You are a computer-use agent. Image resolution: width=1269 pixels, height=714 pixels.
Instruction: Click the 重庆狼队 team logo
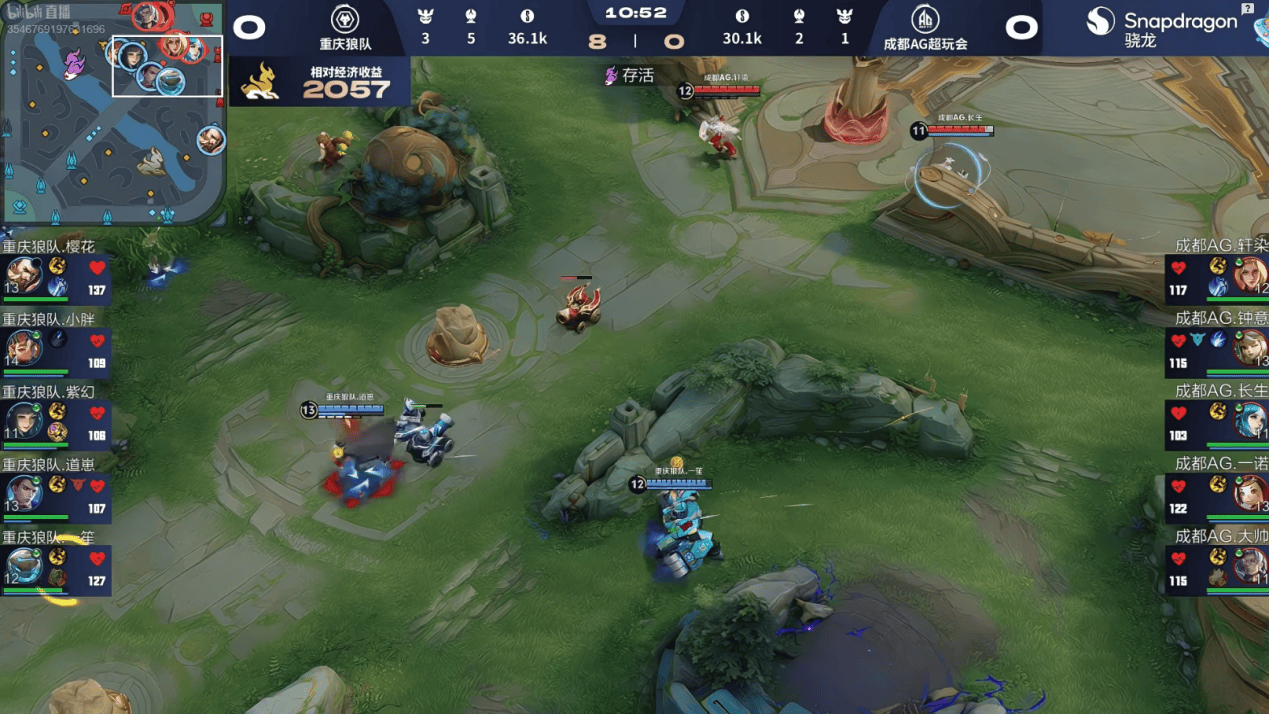pos(345,19)
